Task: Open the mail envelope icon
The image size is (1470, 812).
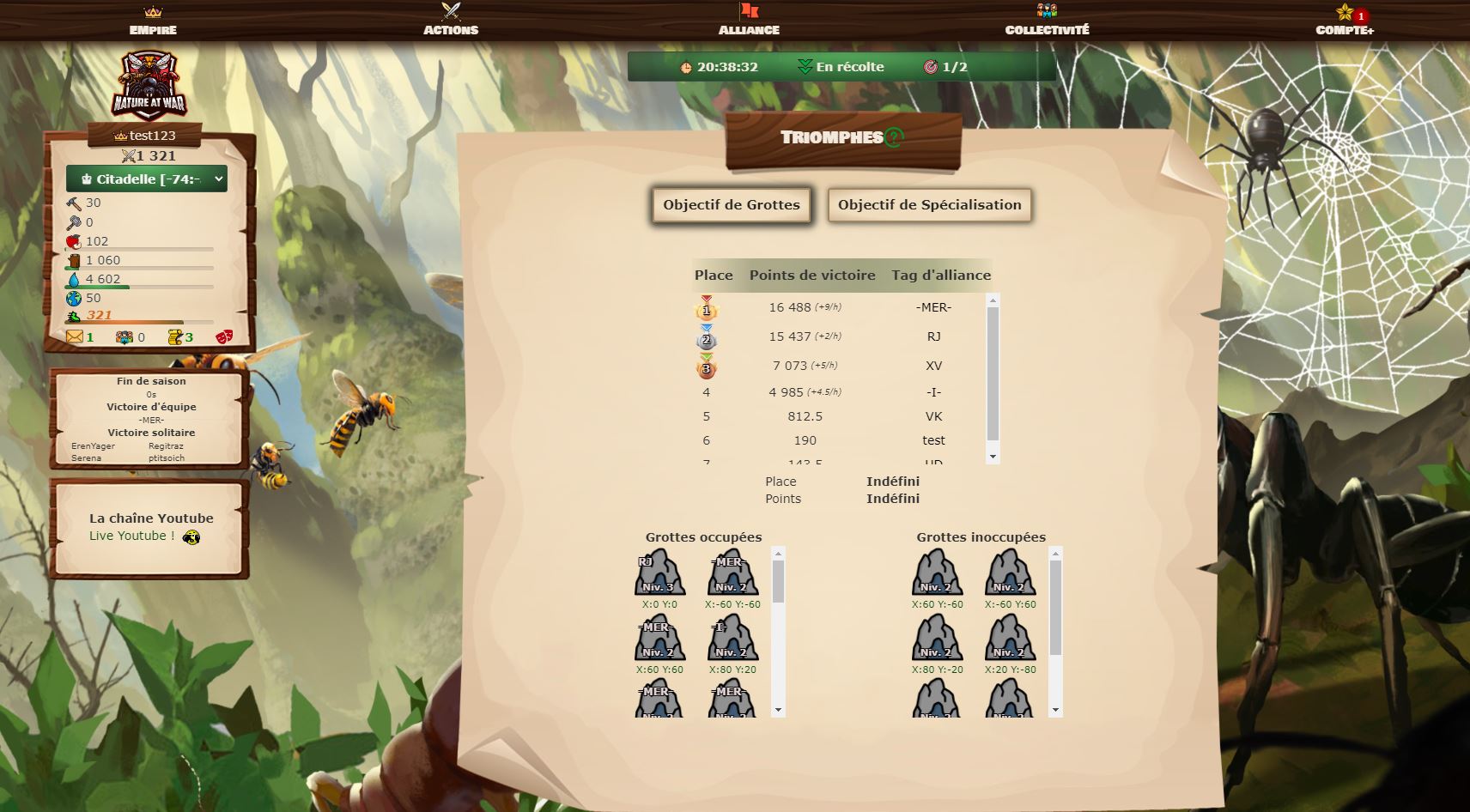Action: coord(75,337)
